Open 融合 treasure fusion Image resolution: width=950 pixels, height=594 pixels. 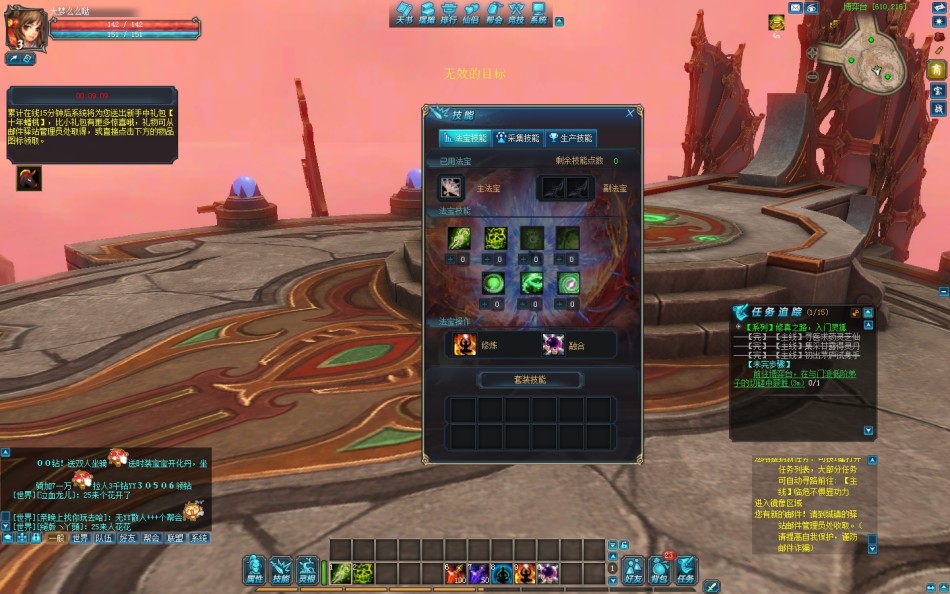point(553,345)
